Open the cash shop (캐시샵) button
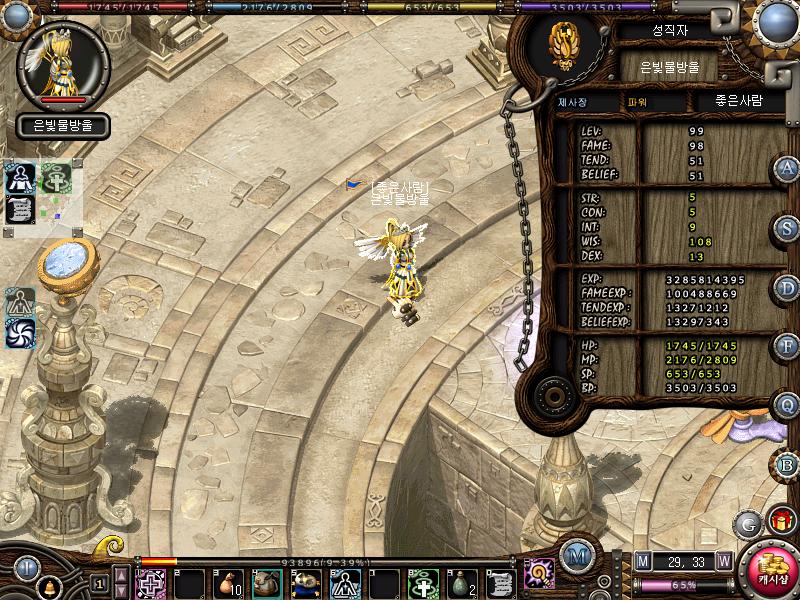Screen dimensions: 800x600 (766, 570)
